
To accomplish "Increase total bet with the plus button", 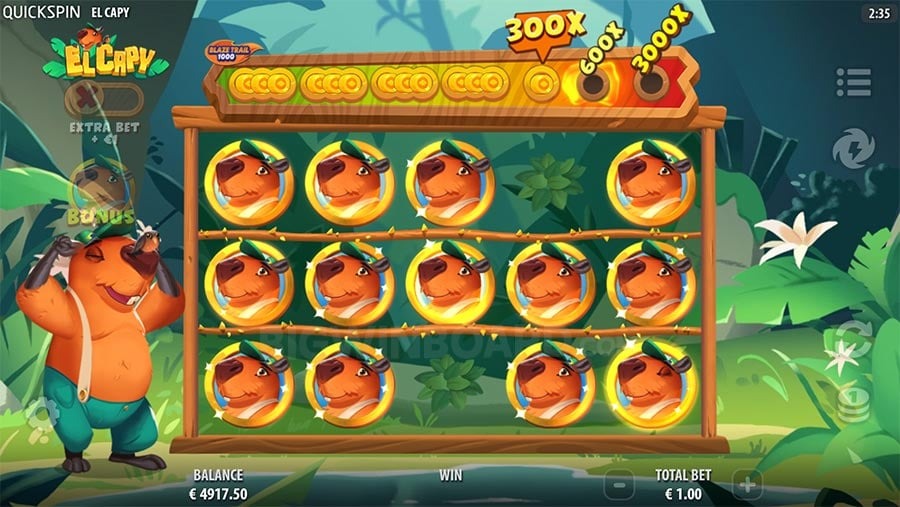I will 746,486.
